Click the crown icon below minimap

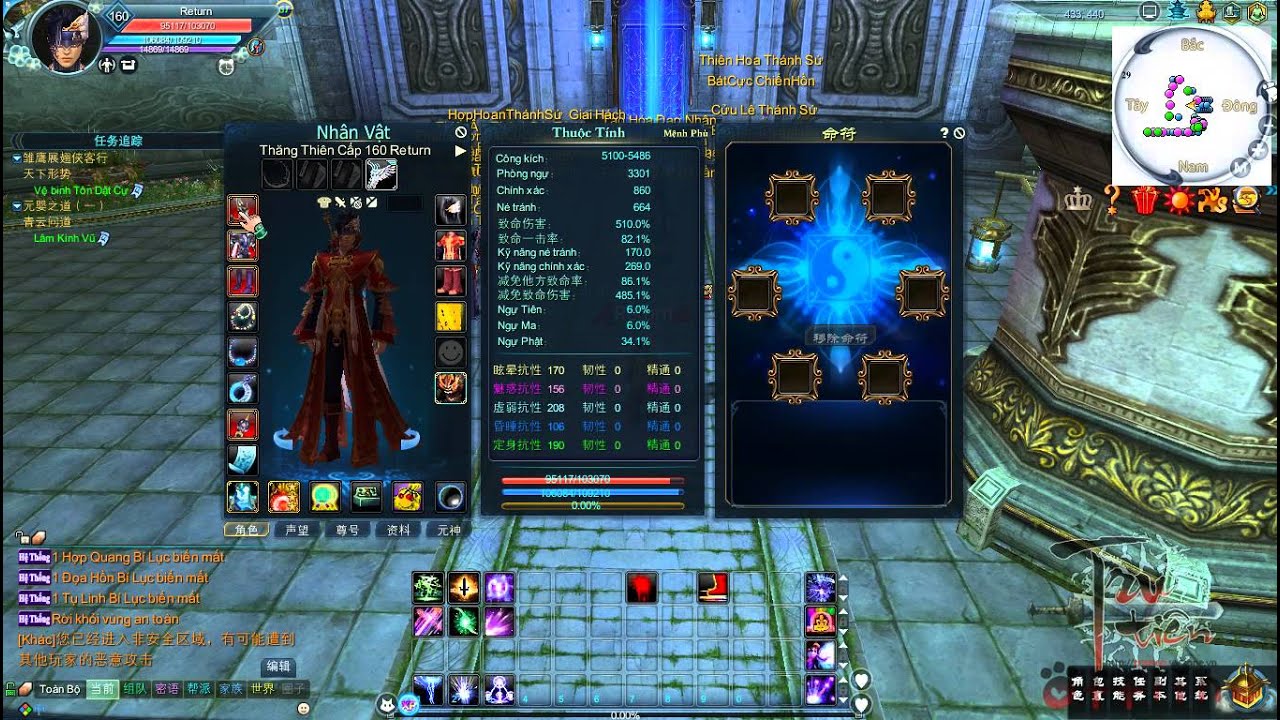tap(1078, 200)
